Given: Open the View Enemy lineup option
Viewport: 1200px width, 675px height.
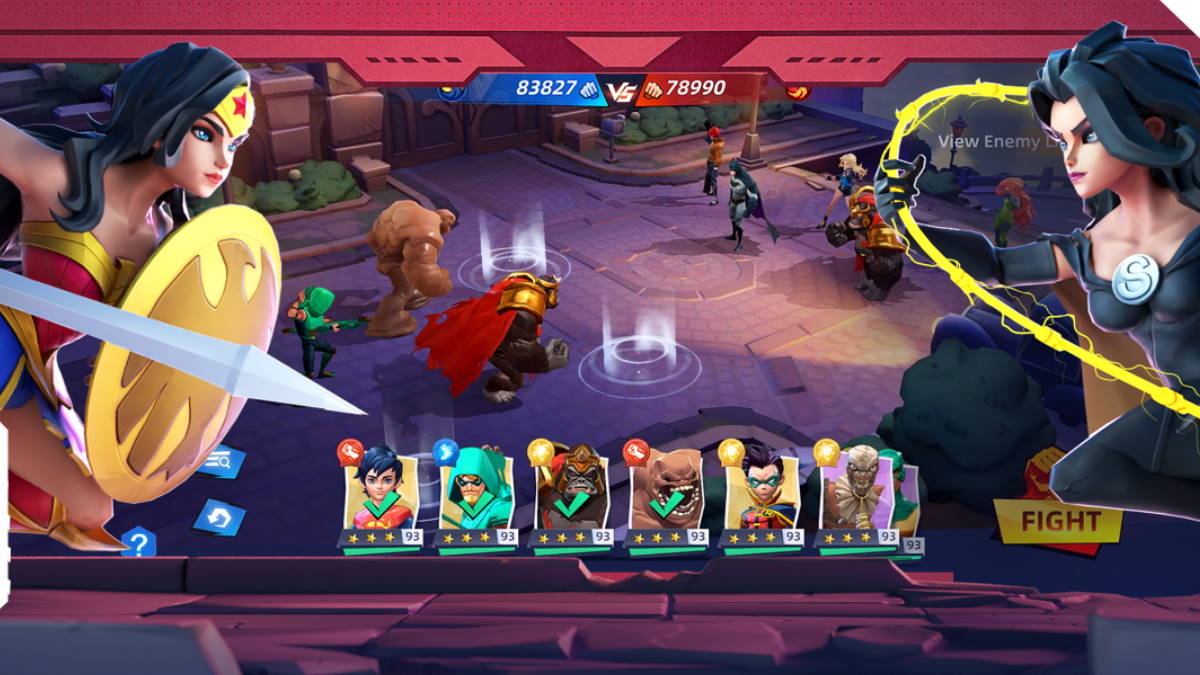Looking at the screenshot, I should (x=988, y=142).
